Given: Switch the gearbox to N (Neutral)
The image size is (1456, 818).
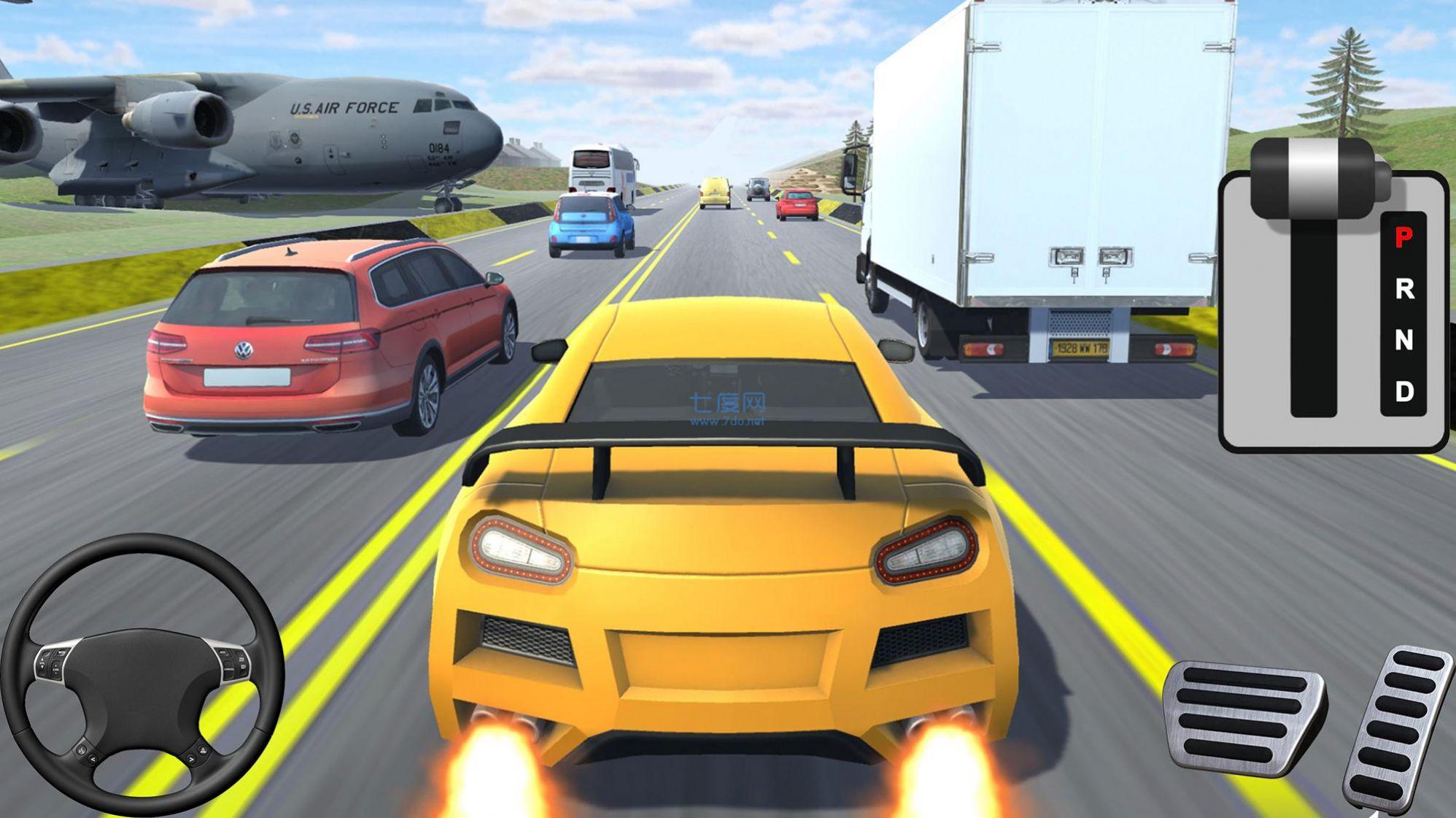Looking at the screenshot, I should [x=1404, y=339].
